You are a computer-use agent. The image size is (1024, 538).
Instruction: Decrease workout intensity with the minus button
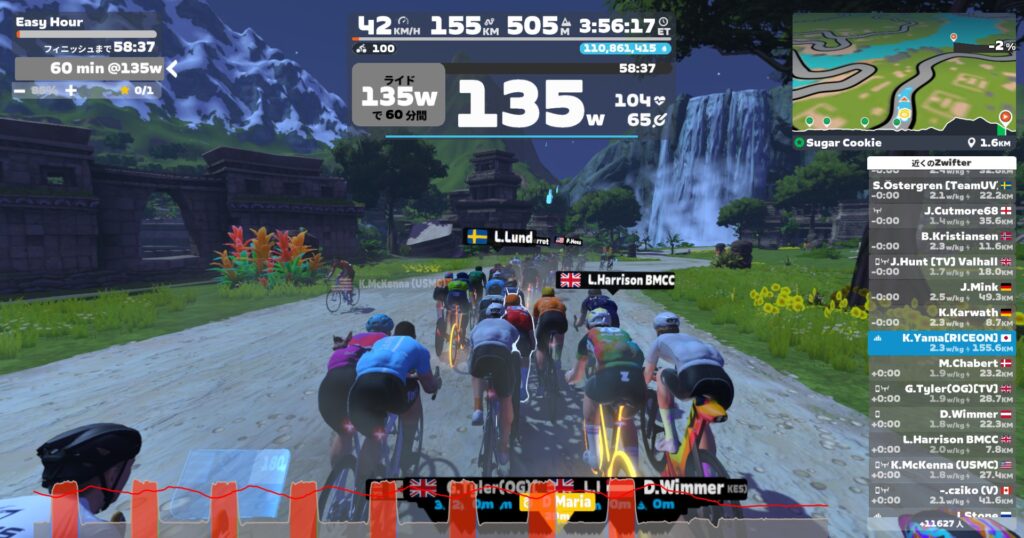tap(20, 91)
